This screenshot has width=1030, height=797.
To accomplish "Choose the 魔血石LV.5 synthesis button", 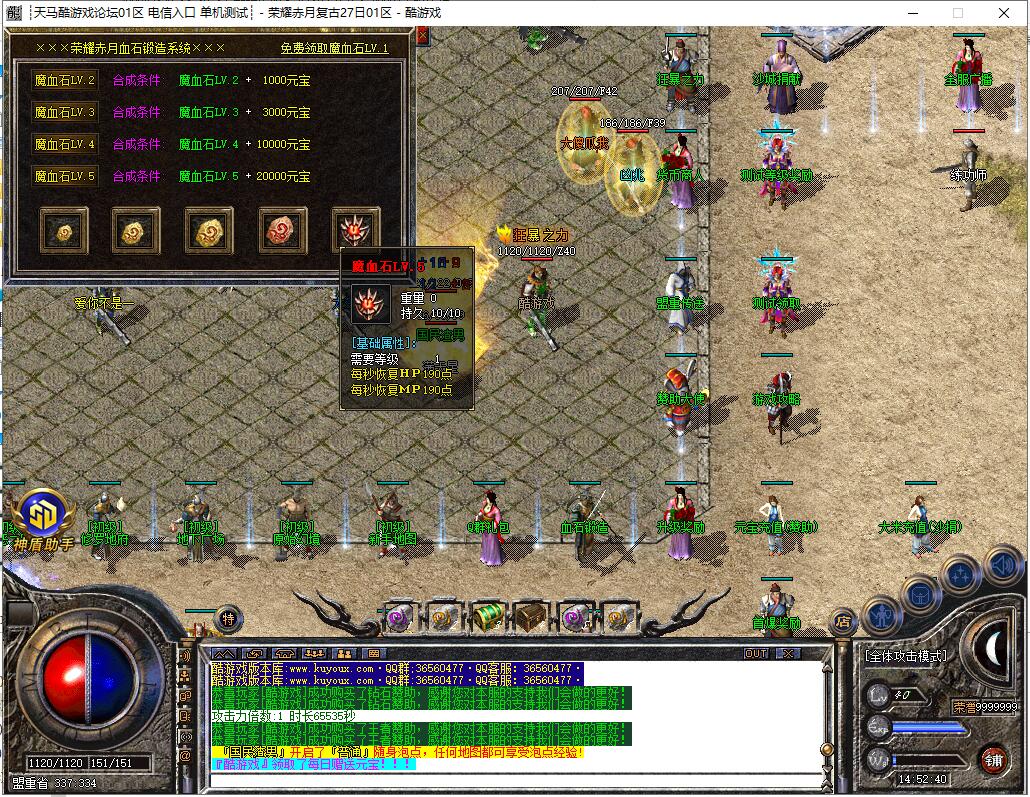I will pos(64,177).
